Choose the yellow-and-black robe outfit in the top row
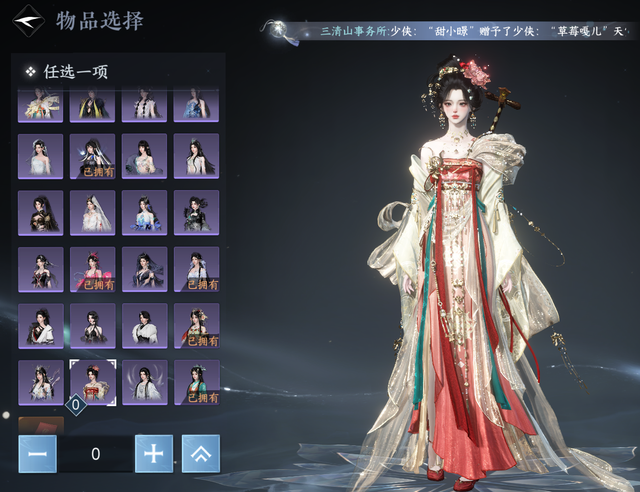This screenshot has width=640, height=492. pos(92,106)
